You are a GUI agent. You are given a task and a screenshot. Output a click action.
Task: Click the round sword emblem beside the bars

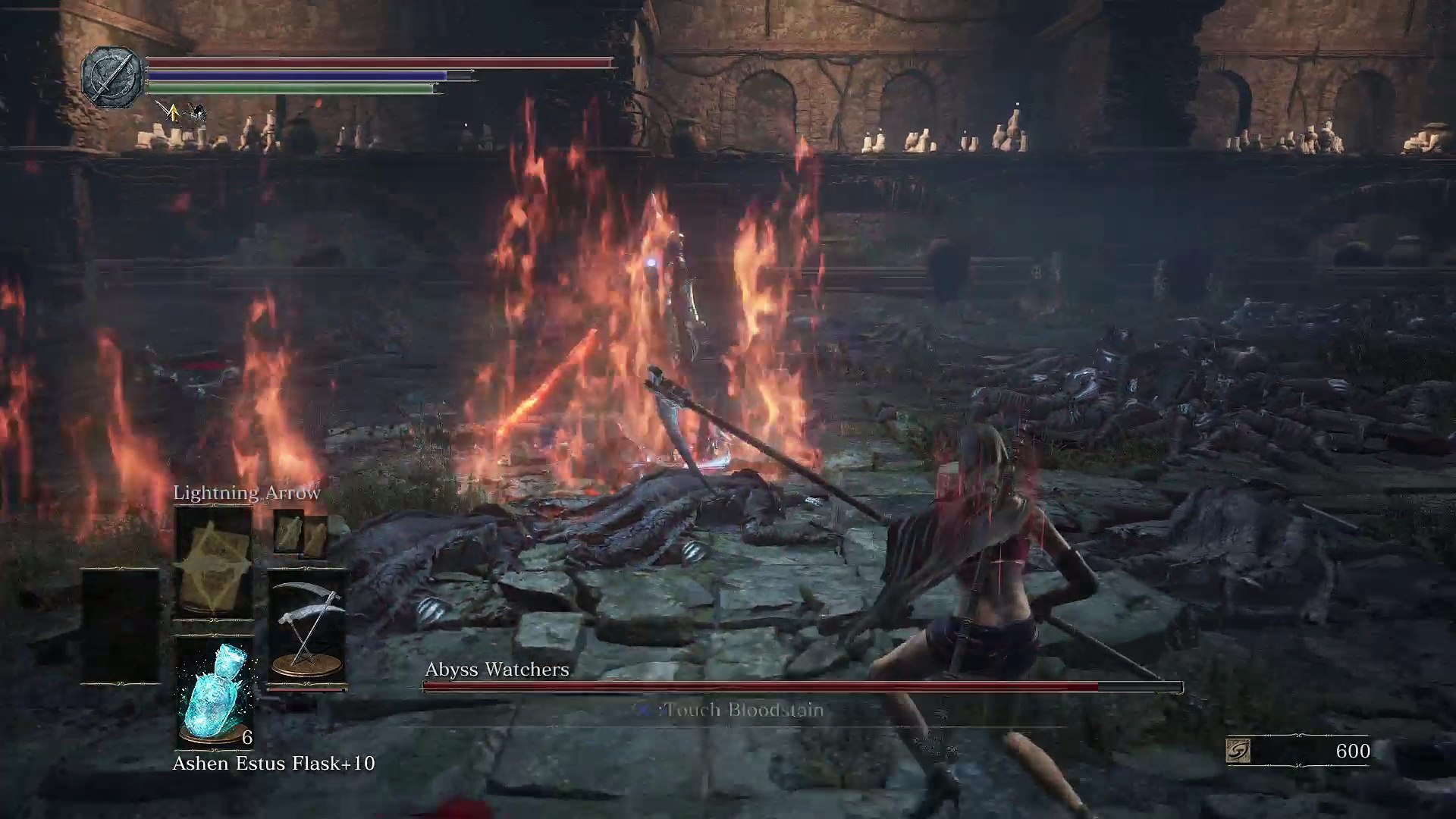pyautogui.click(x=113, y=76)
